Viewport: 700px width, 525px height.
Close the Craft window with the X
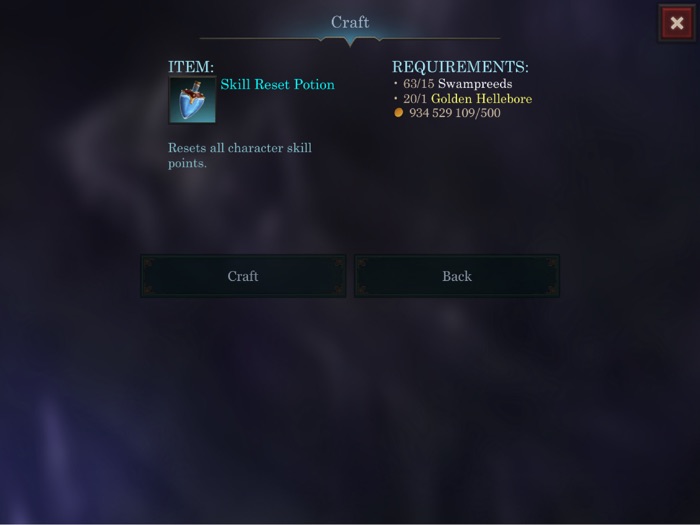(x=676, y=23)
